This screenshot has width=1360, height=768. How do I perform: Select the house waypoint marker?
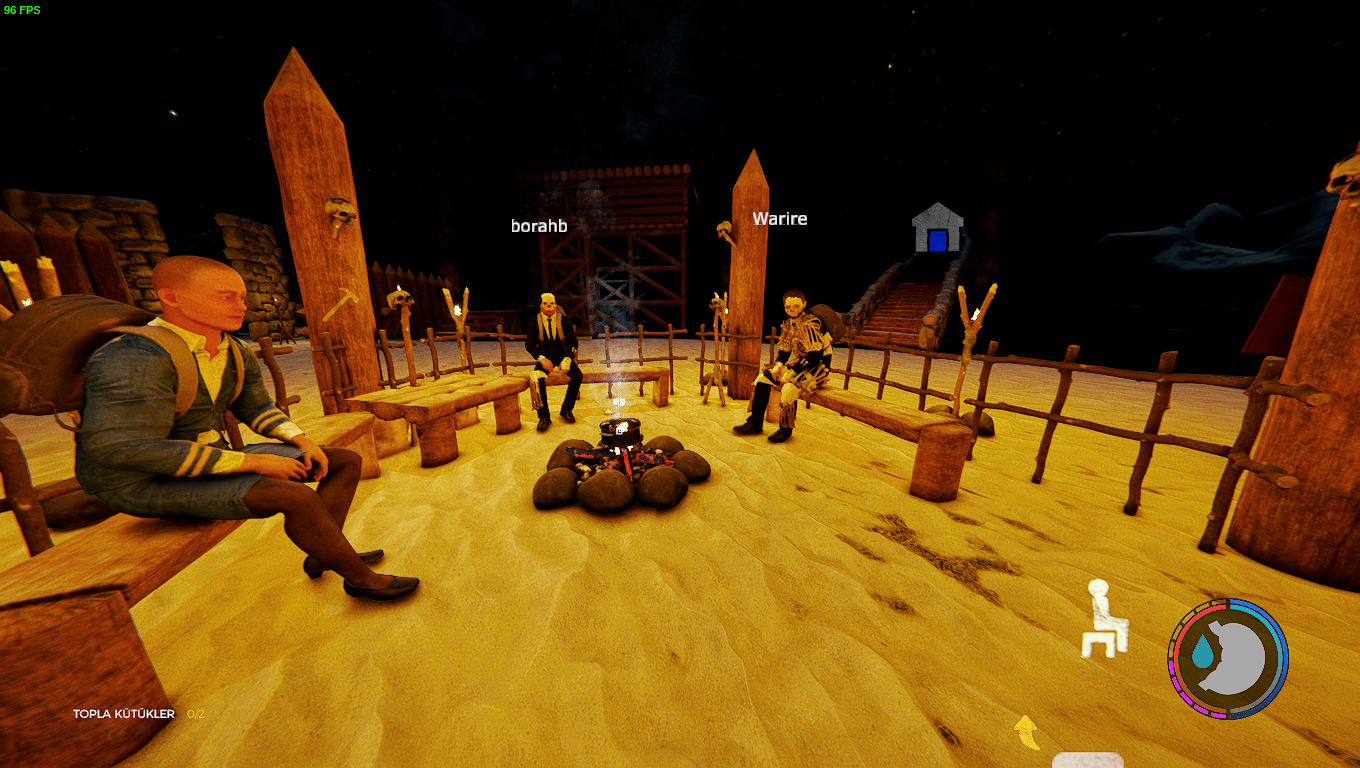(x=936, y=229)
